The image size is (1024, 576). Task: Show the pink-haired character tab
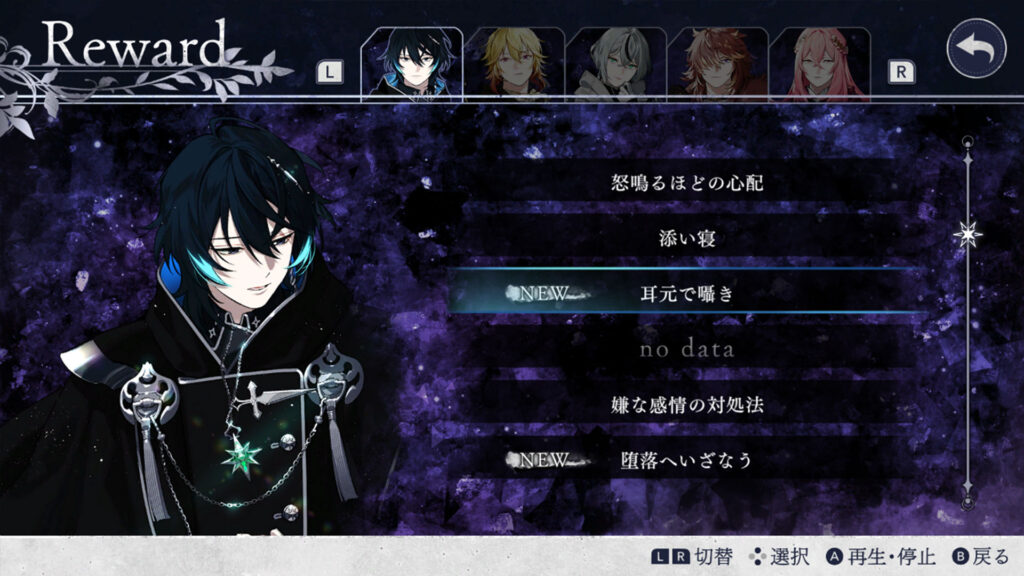(x=820, y=64)
